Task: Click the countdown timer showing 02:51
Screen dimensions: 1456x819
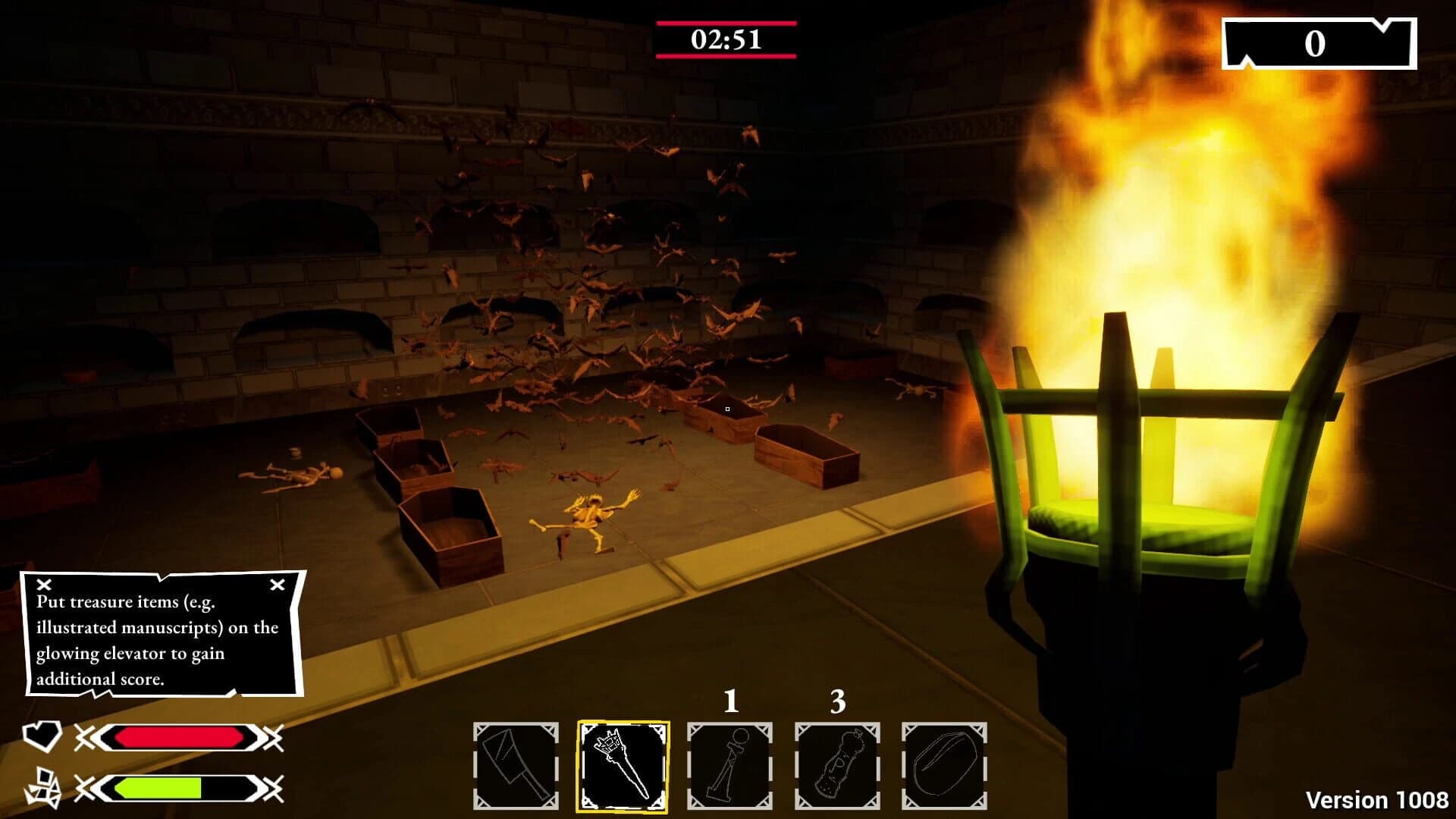Action: point(726,39)
